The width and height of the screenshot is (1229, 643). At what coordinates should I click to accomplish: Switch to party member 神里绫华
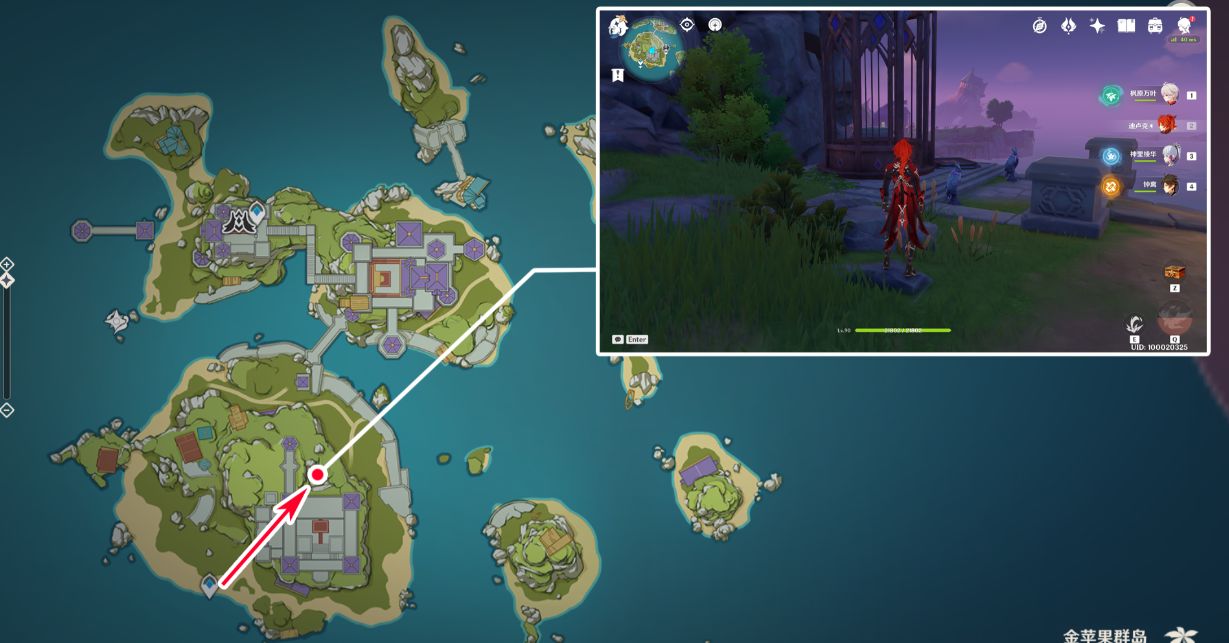pyautogui.click(x=1168, y=155)
